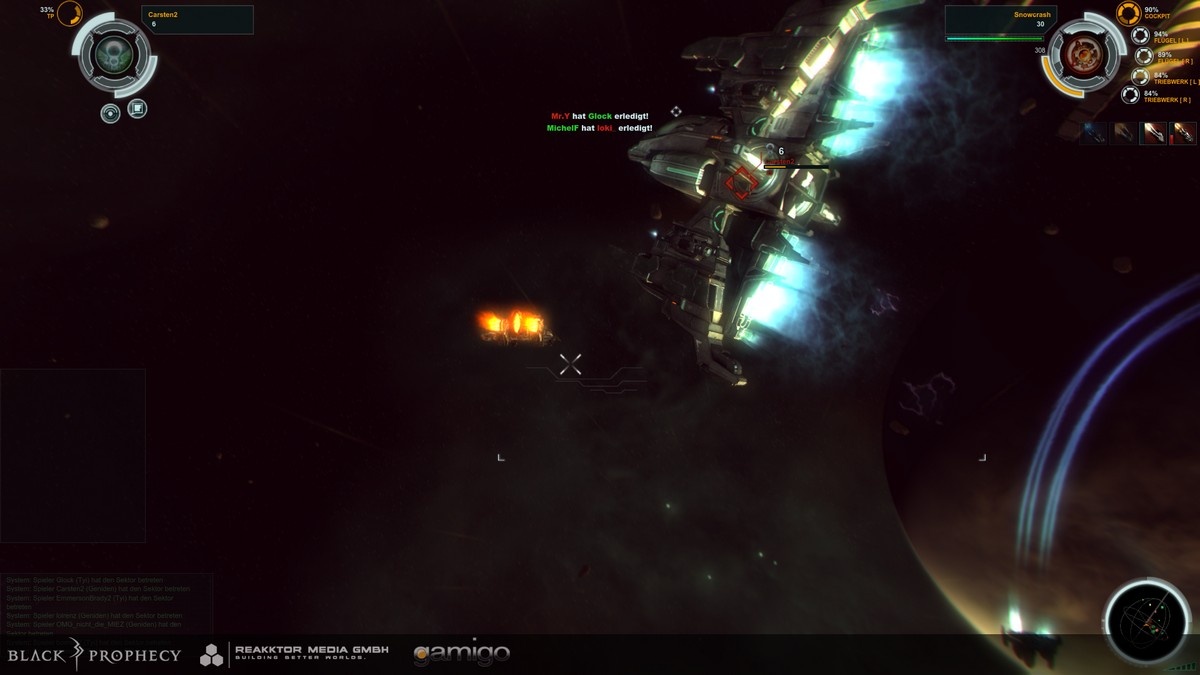Click the gamigo logo
The height and width of the screenshot is (675, 1200).
tap(461, 654)
